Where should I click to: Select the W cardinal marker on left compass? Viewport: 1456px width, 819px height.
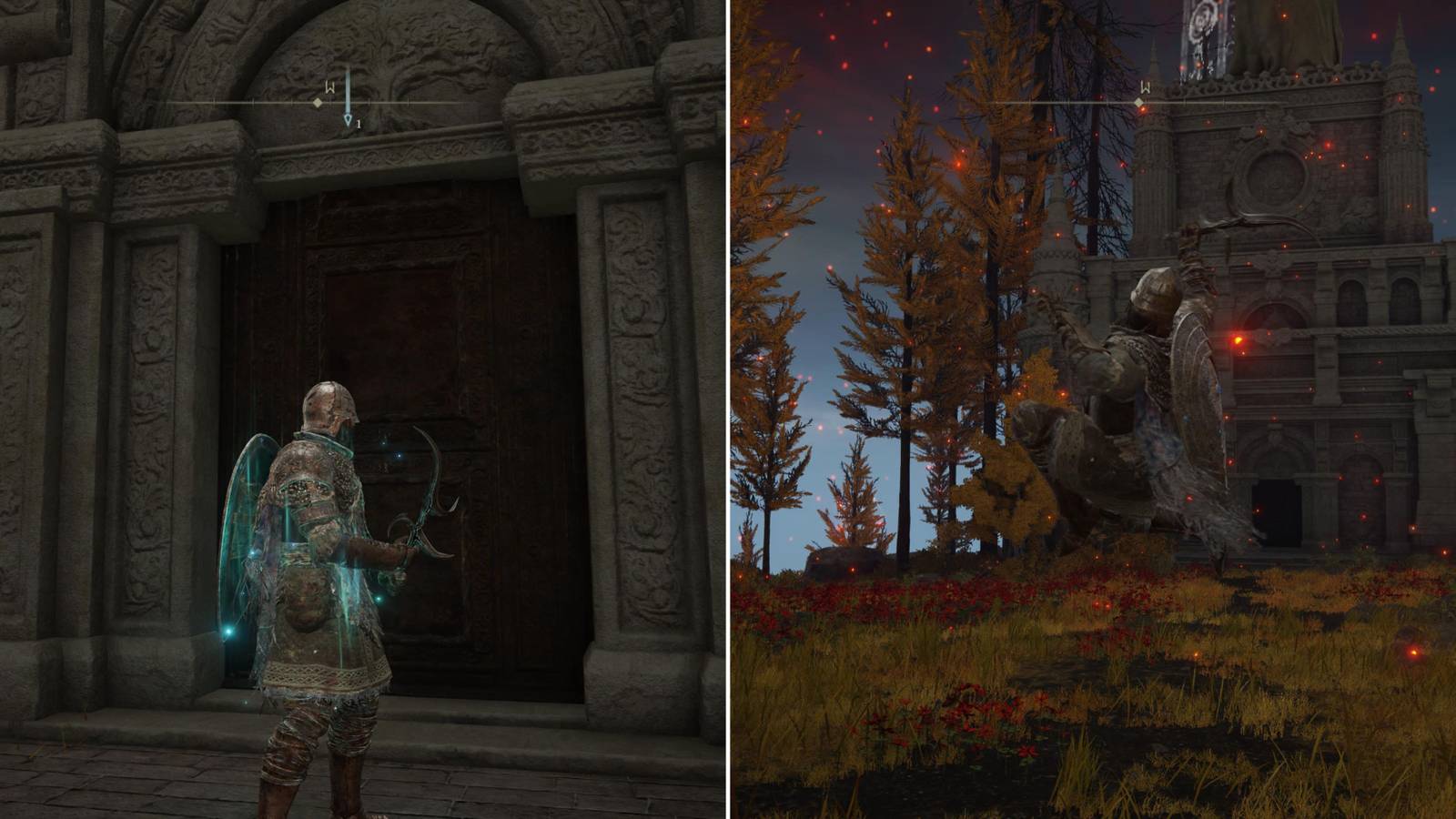[x=329, y=87]
